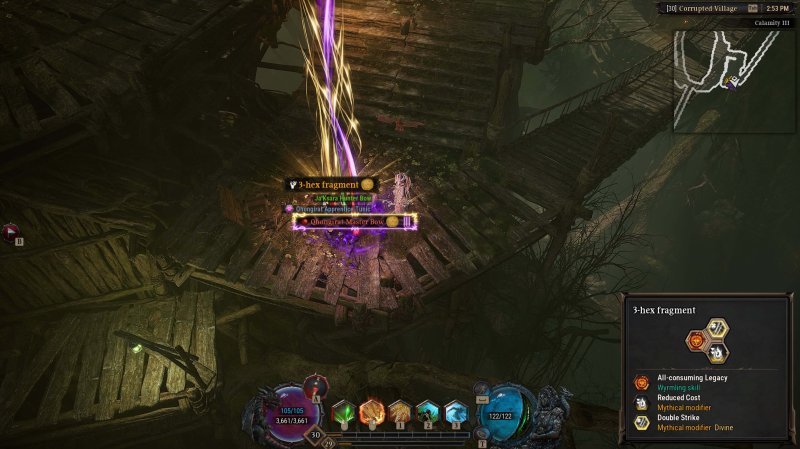This screenshot has height=449, width=800.
Task: Trigger the teal skill bound to slot 2
Action: click(x=428, y=412)
